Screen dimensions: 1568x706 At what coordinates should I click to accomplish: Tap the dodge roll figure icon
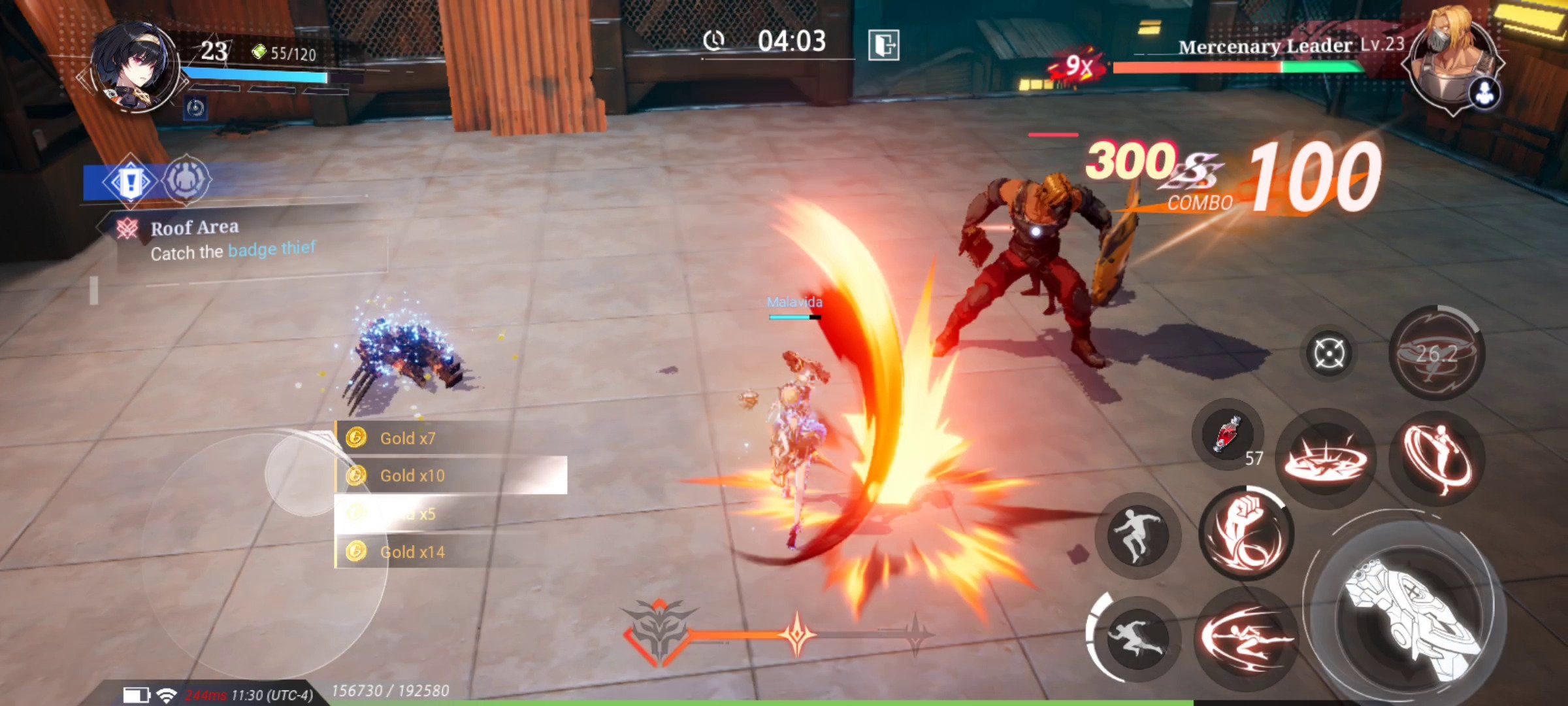(1138, 536)
